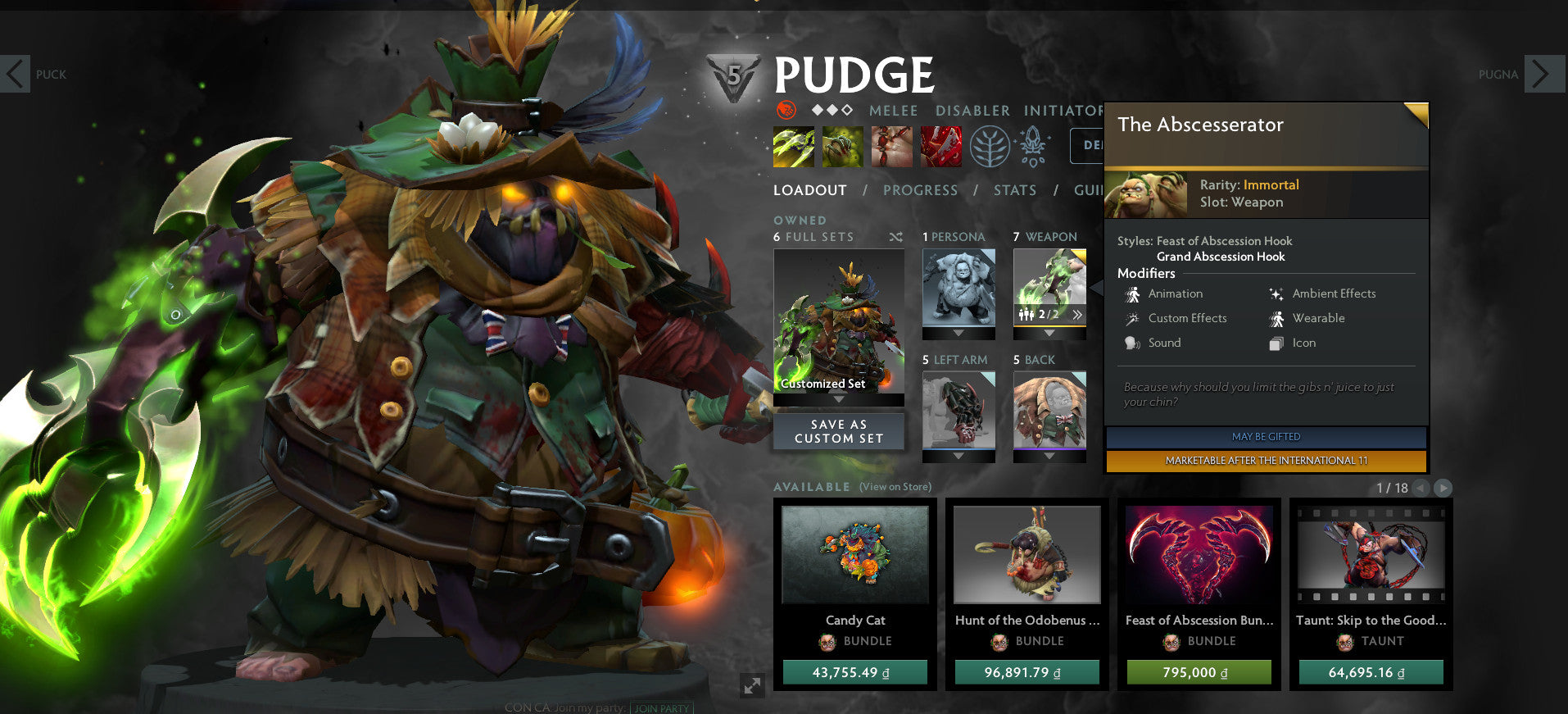The width and height of the screenshot is (1568, 714).
Task: Expand the WEAPON slot dropdown arrow
Action: click(1050, 332)
